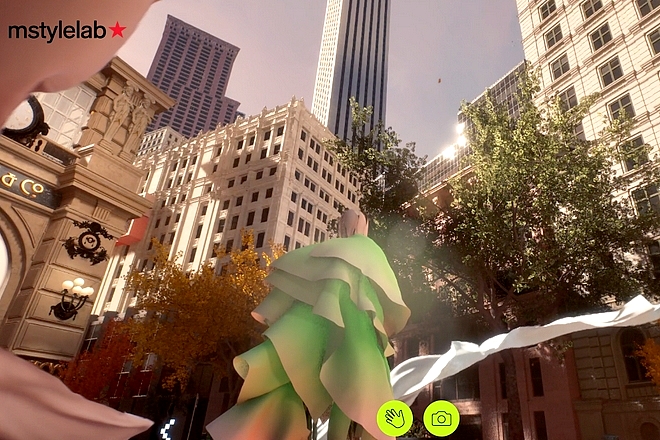Open the camera to take a screenshot
This screenshot has height=440, width=660.
(441, 418)
